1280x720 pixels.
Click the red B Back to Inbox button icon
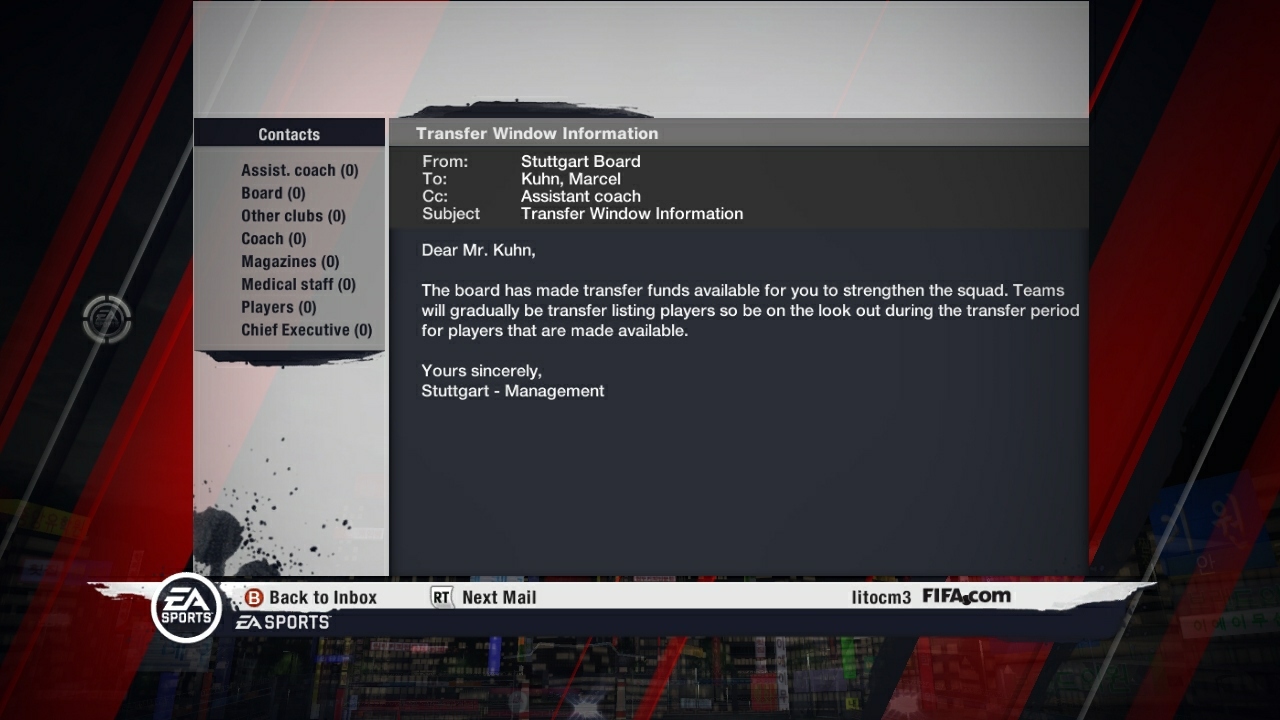click(253, 597)
